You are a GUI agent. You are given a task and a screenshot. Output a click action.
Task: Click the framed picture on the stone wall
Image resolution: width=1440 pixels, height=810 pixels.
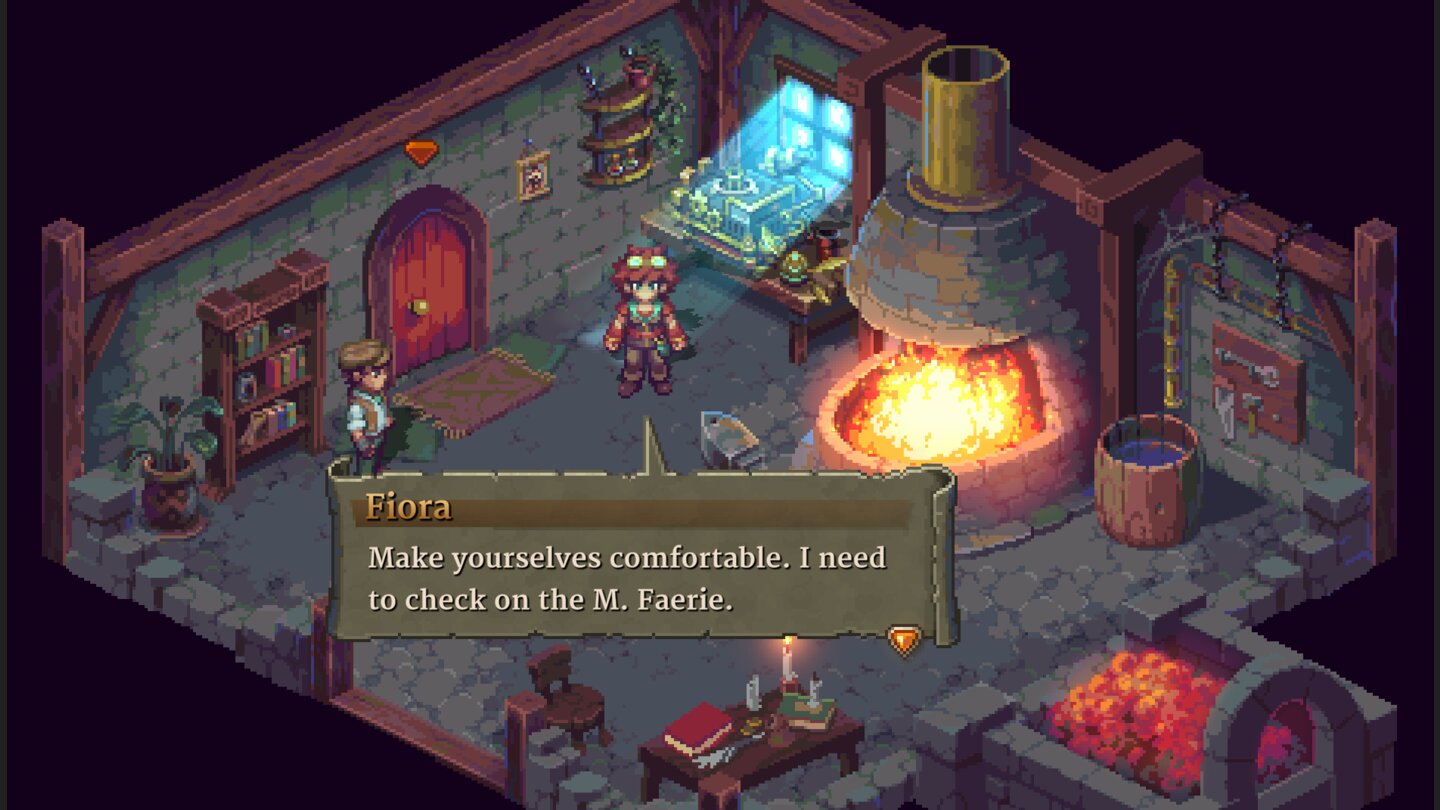tap(533, 177)
